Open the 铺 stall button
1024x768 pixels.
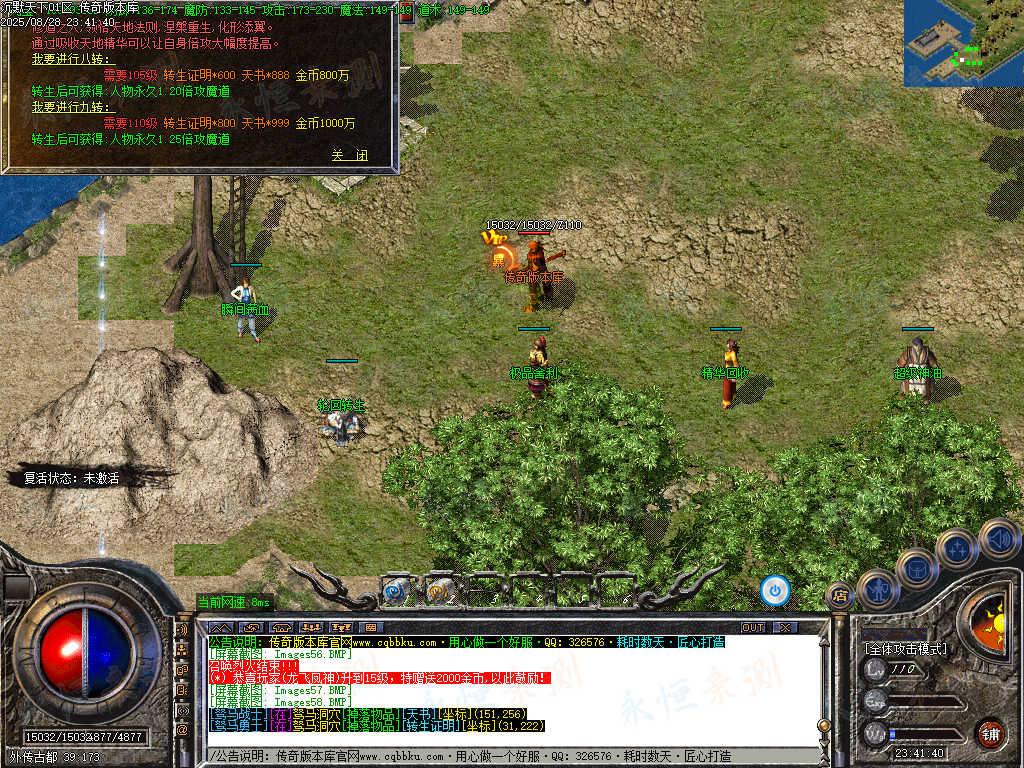990,734
